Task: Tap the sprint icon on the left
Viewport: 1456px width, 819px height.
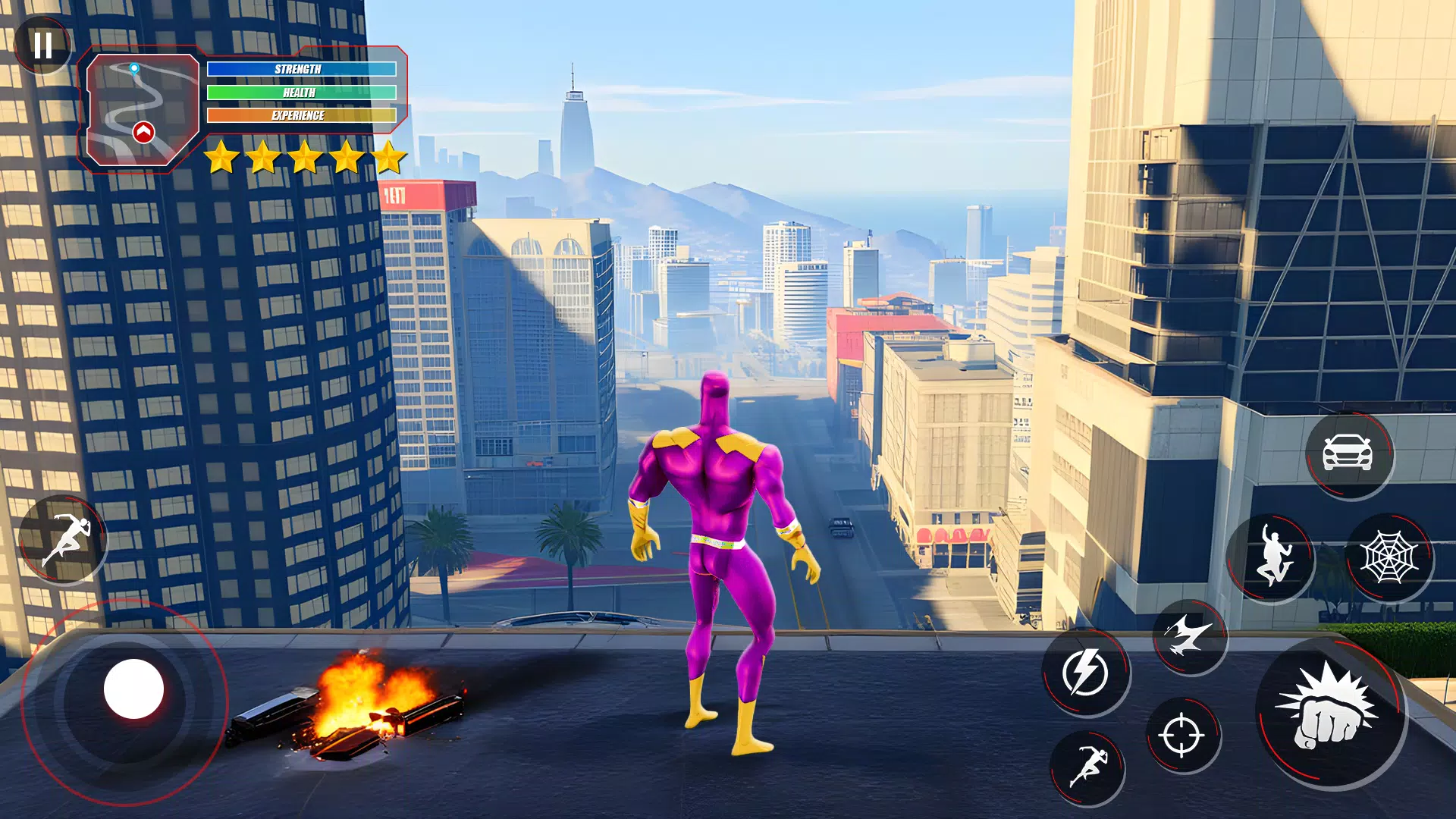Action: [x=64, y=540]
